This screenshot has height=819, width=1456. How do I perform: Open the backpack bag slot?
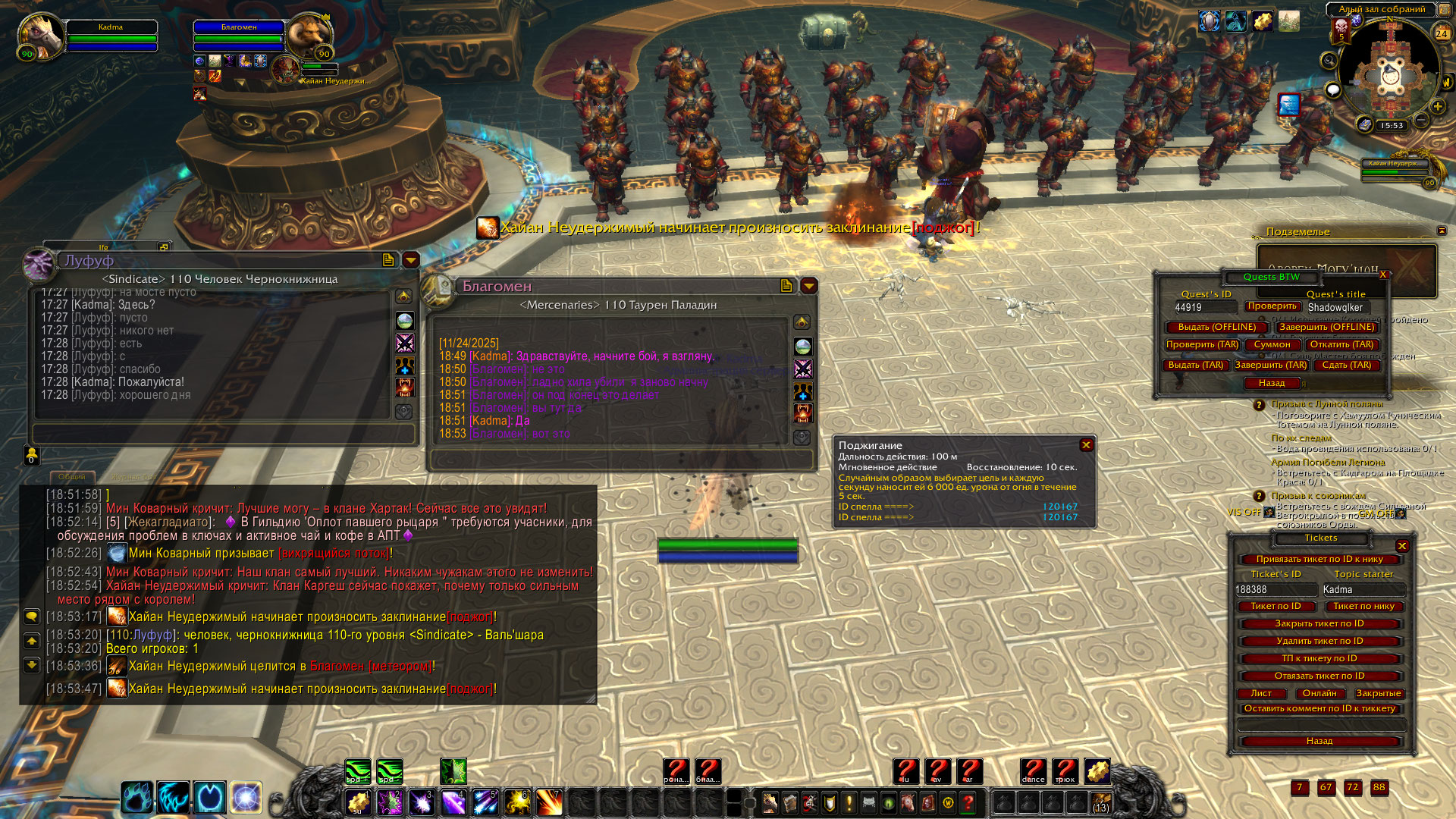click(x=1100, y=802)
